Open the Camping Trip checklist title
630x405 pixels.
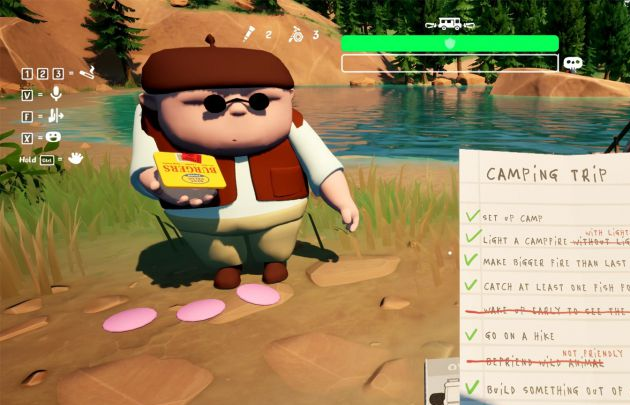pos(546,175)
